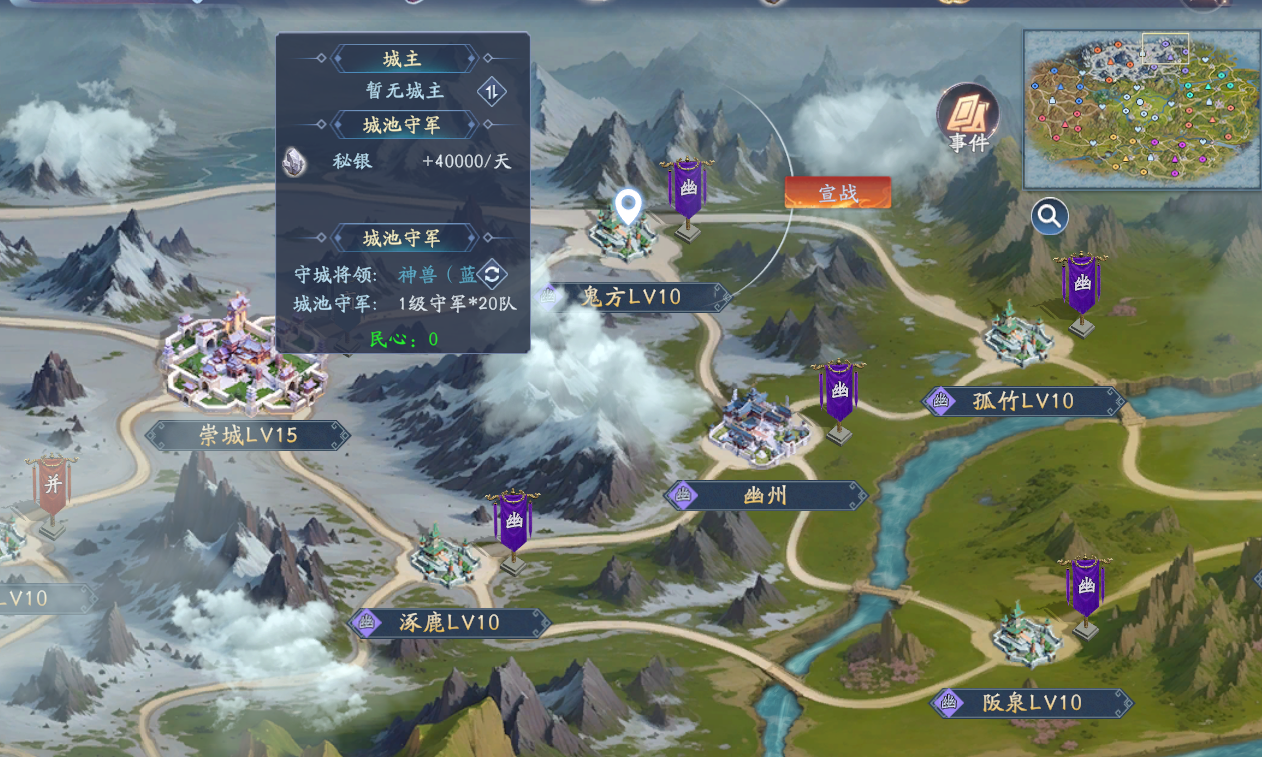Select the 孤竹LV10 city label
The width and height of the screenshot is (1262, 757).
[x=1023, y=401]
